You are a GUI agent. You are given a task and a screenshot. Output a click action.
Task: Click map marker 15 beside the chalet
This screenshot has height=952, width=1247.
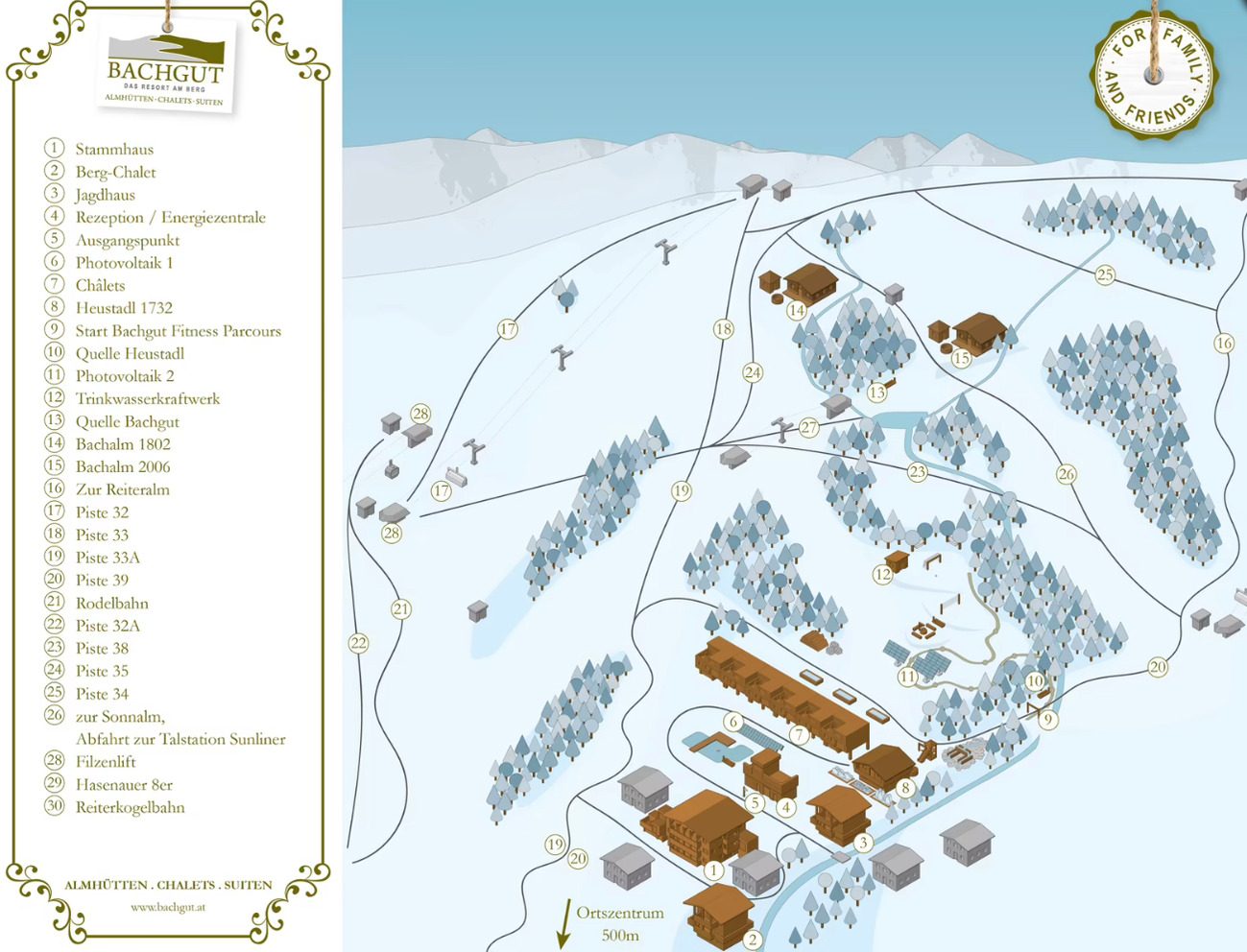tap(962, 359)
